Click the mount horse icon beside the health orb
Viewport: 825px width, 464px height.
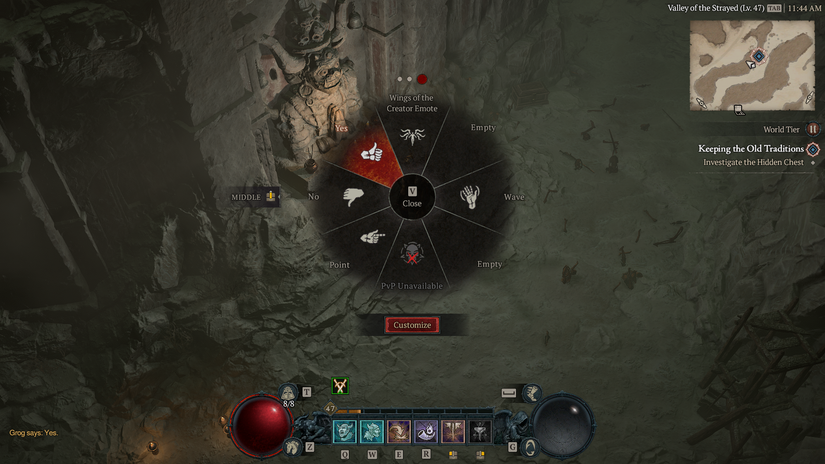(x=293, y=447)
